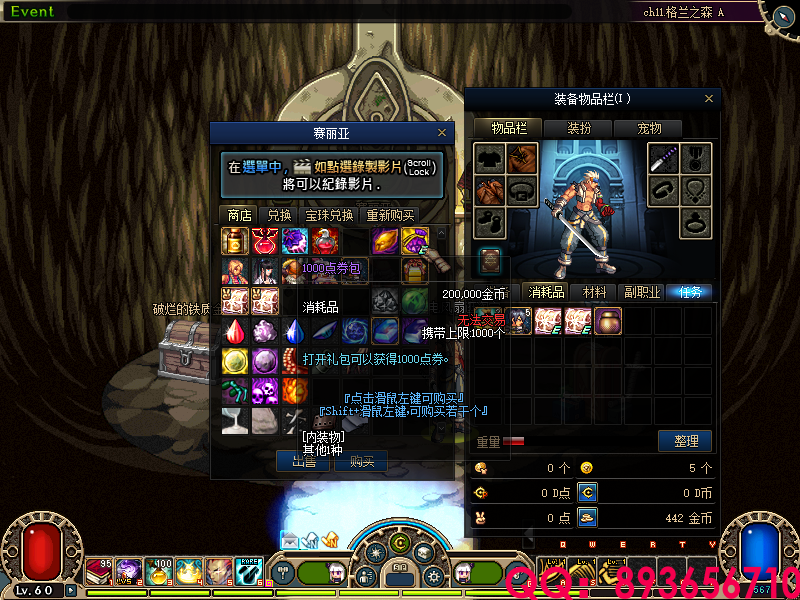This screenshot has width=800, height=600.
Task: Switch to the 装扮 avatar tab
Action: [579, 128]
